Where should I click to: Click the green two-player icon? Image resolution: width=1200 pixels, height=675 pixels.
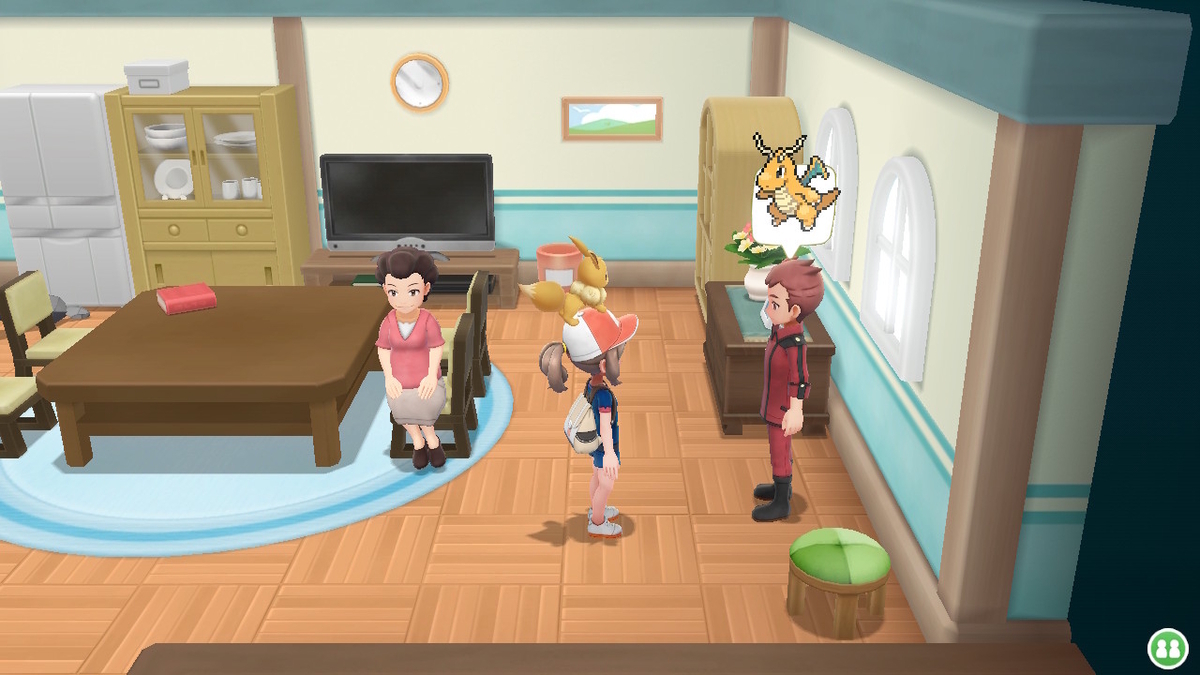[1166, 647]
